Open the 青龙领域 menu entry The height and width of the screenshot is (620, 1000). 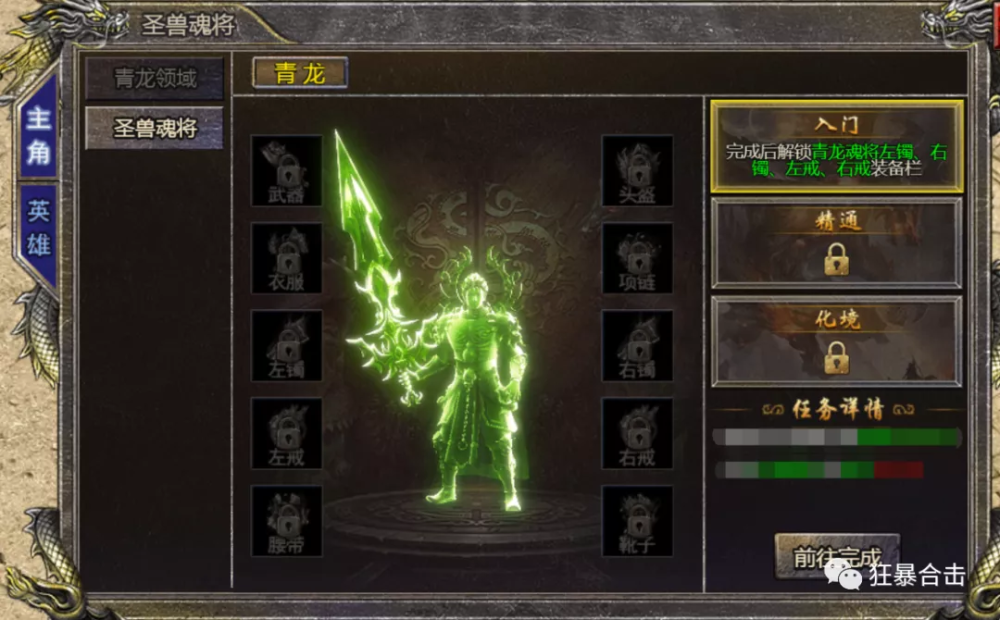[154, 78]
